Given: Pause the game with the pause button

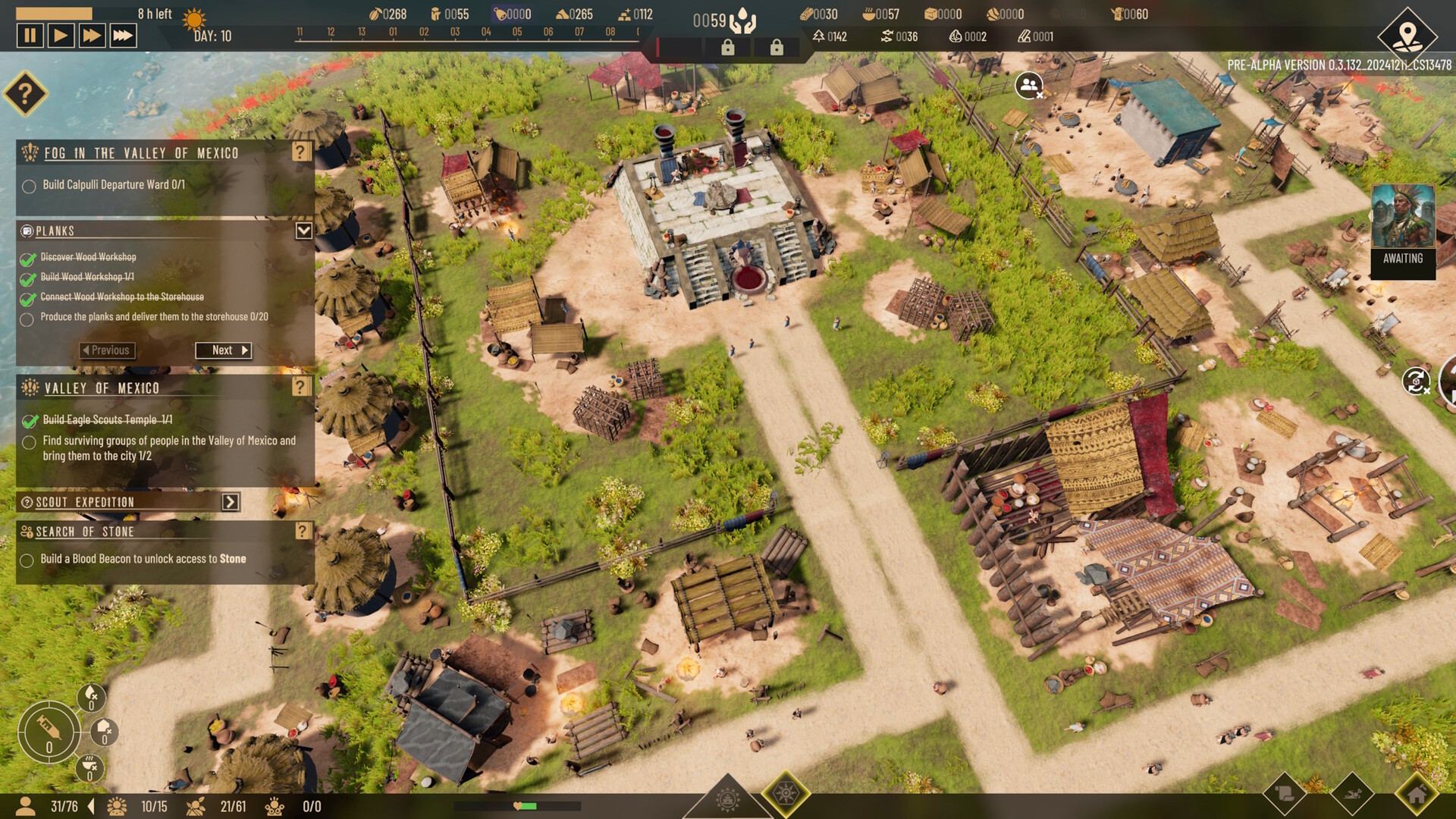Looking at the screenshot, I should click(x=31, y=35).
